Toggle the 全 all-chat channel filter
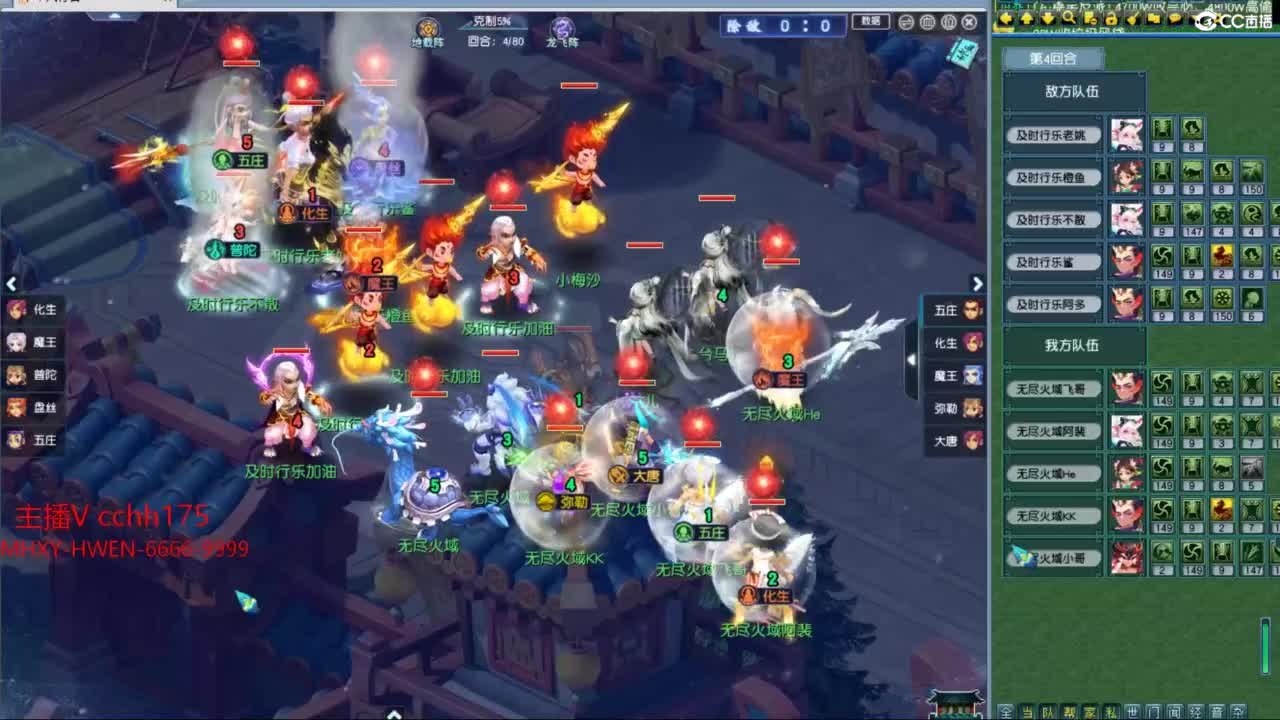Screen dimensions: 1280x720 coord(1005,711)
